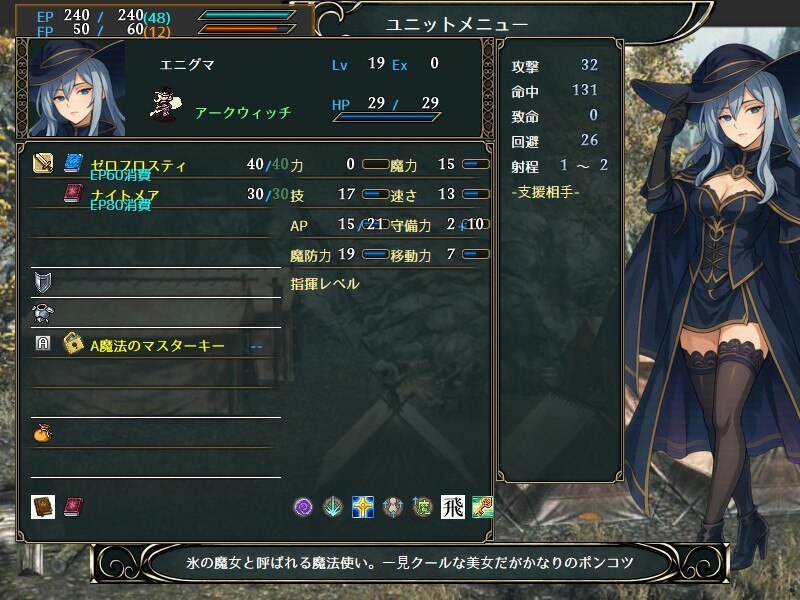Inspect the figure with blue arrows skill
The height and width of the screenshot is (600, 800).
pyautogui.click(x=392, y=507)
